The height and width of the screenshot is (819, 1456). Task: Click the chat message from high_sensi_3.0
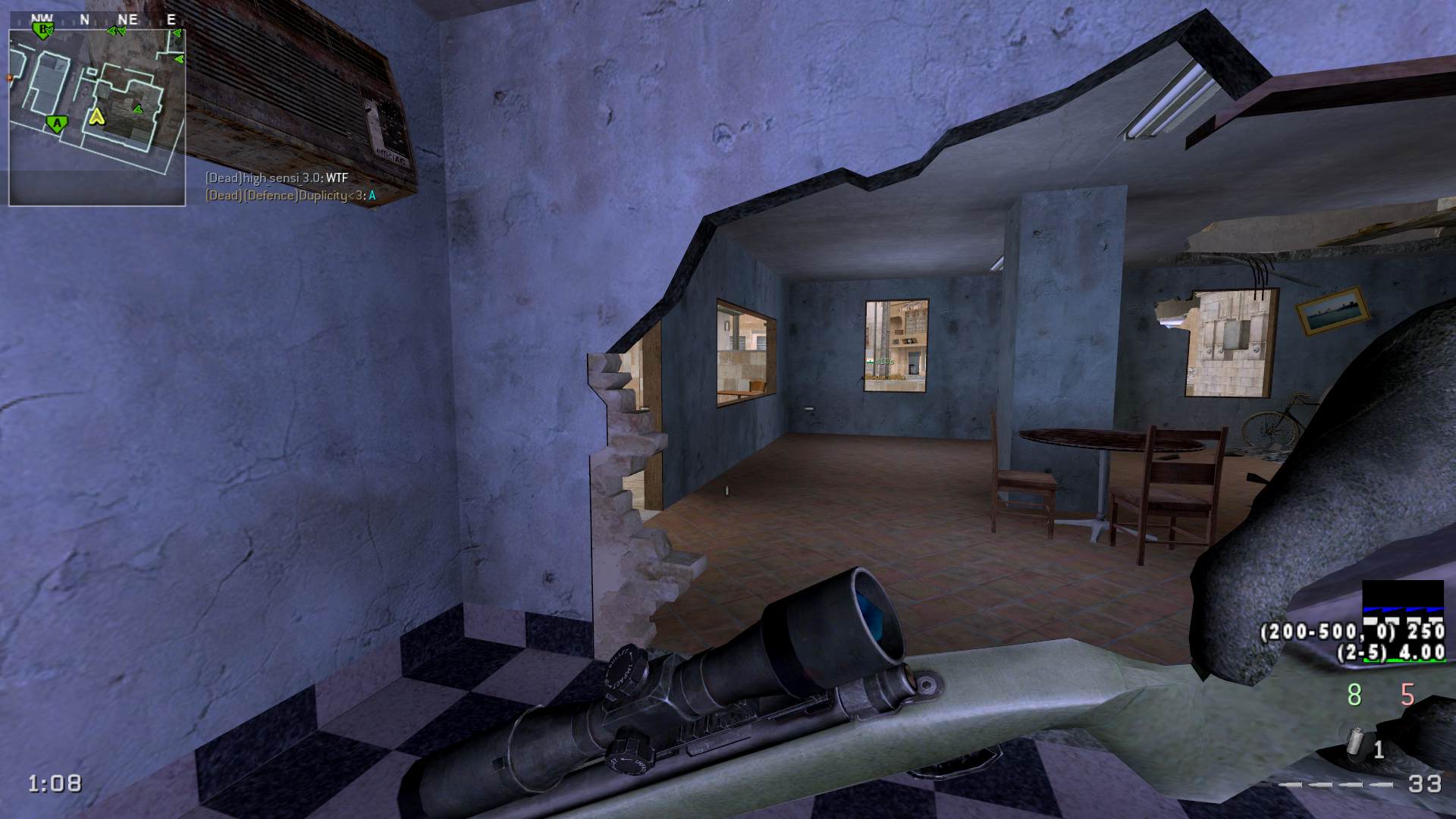tap(277, 178)
